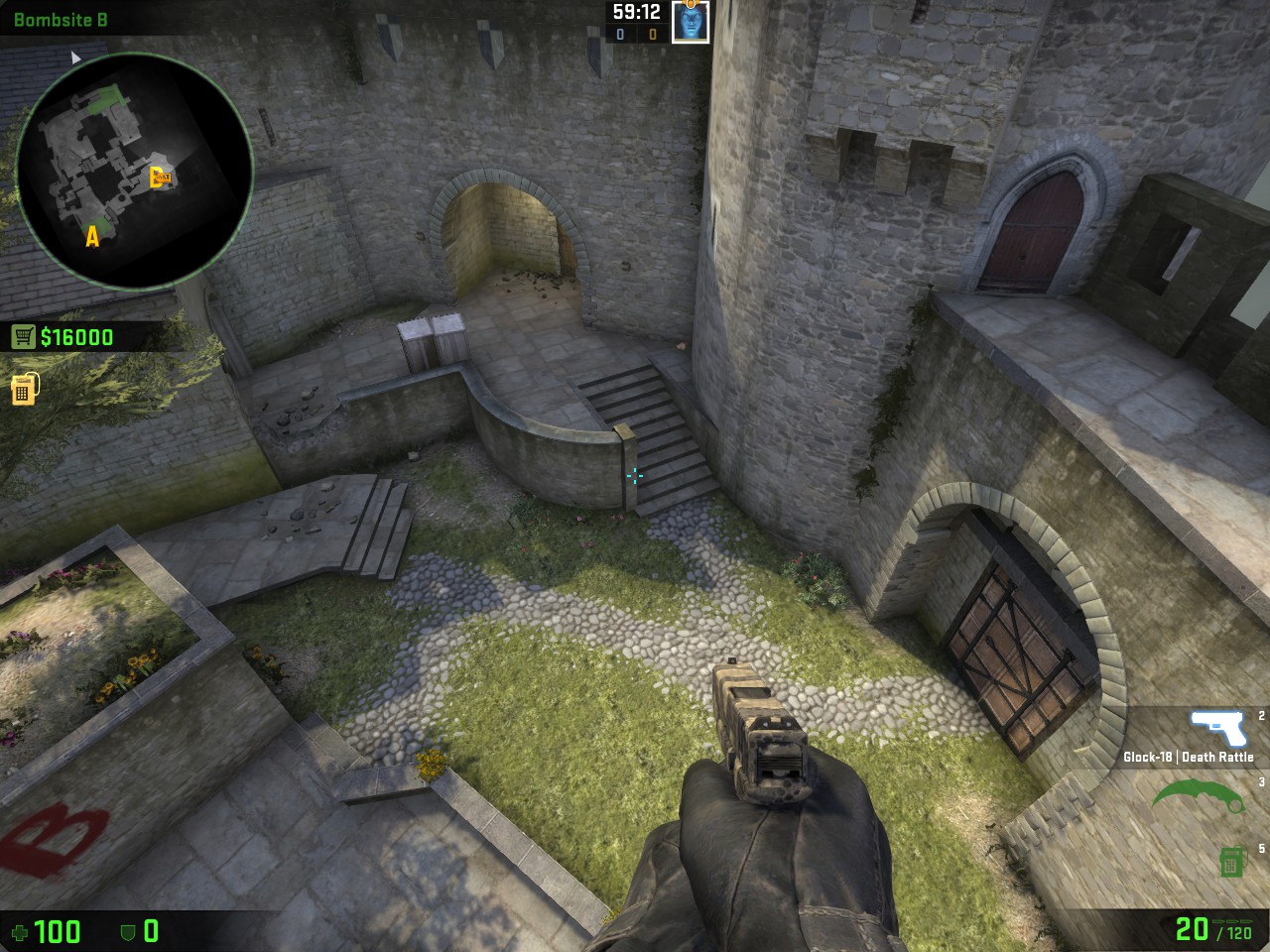The image size is (1270, 952).
Task: Click the player avatar portrait by timer
Action: [691, 22]
